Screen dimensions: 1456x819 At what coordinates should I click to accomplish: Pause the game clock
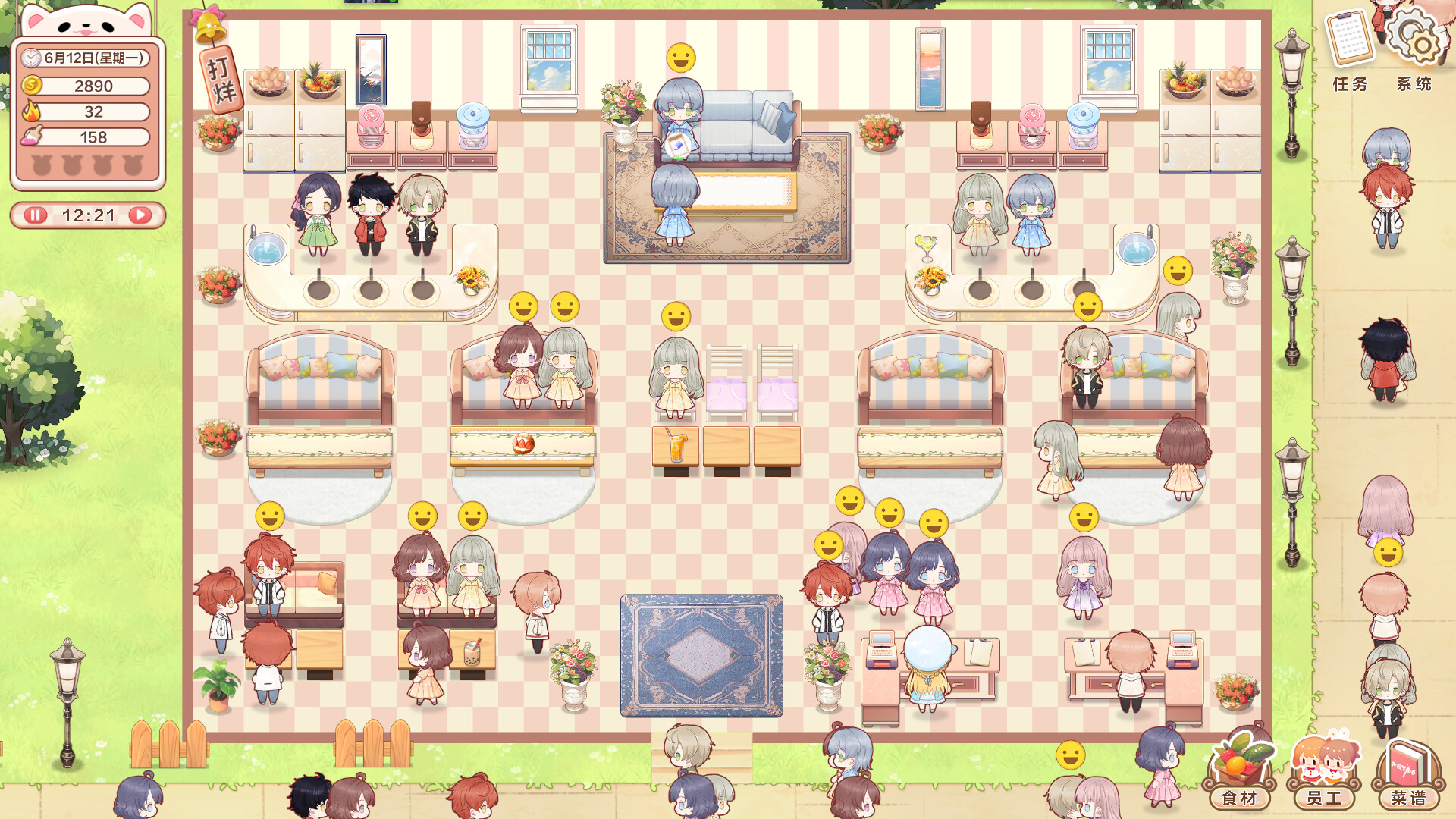(x=34, y=216)
